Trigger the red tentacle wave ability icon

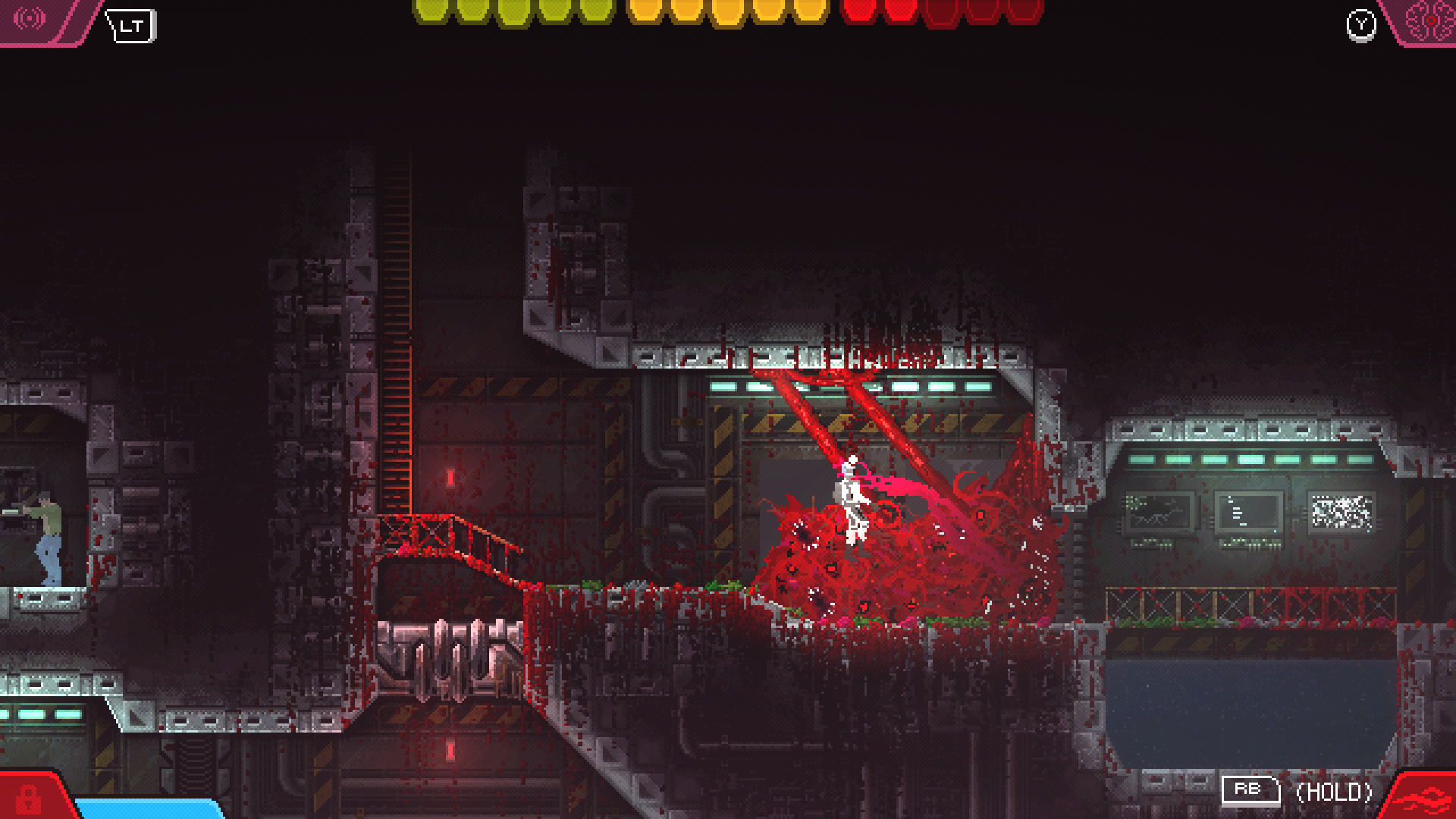1425,799
